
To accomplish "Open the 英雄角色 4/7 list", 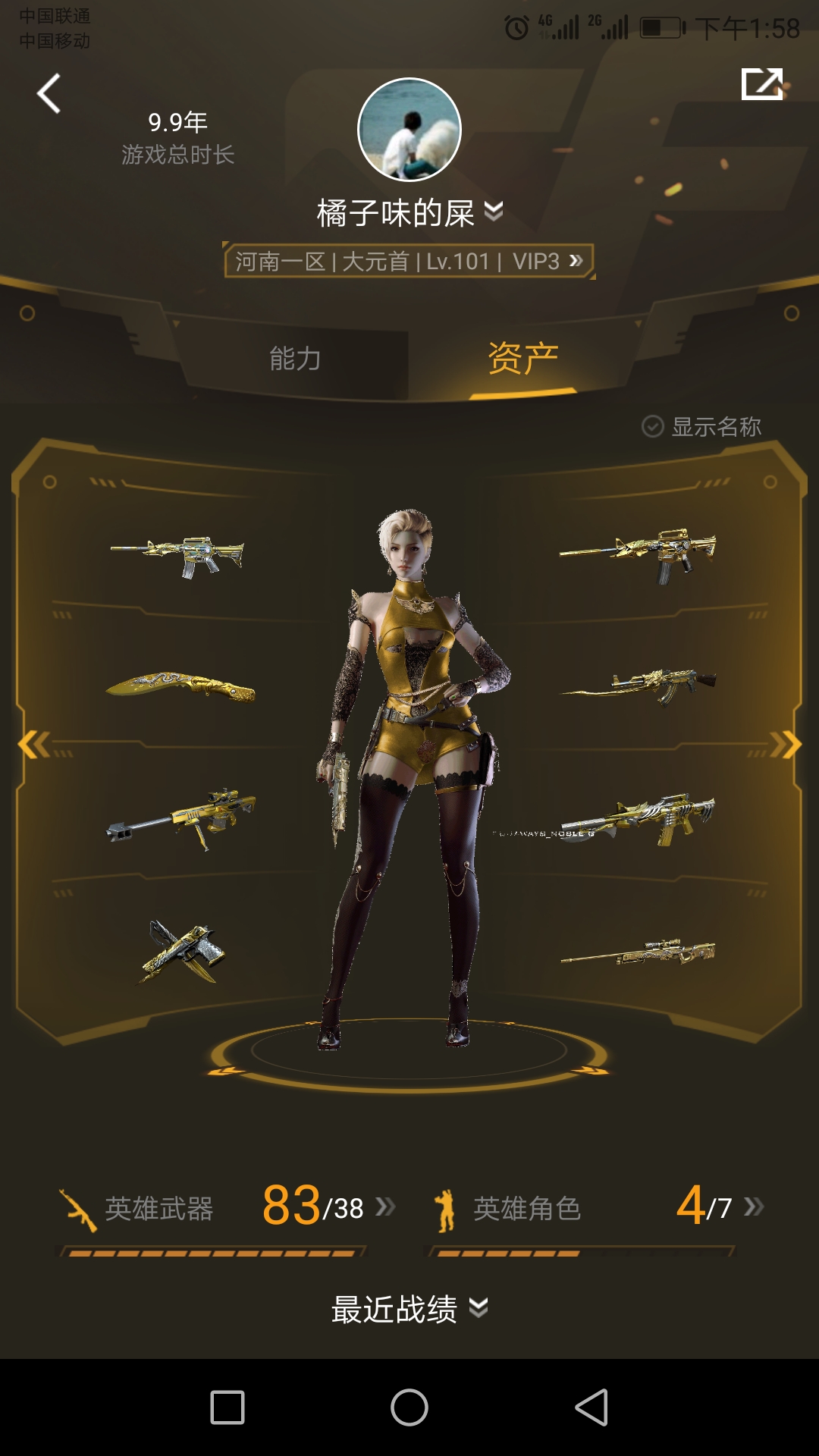I will tap(599, 1207).
